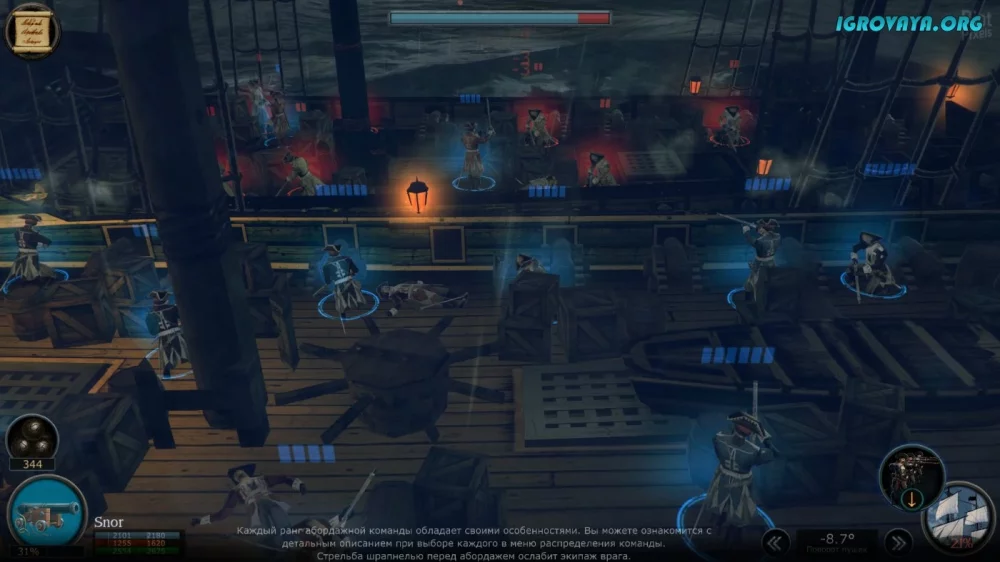Select the musketeer crew round icon
Viewport: 1000px width, 562px height.
pos(912,474)
